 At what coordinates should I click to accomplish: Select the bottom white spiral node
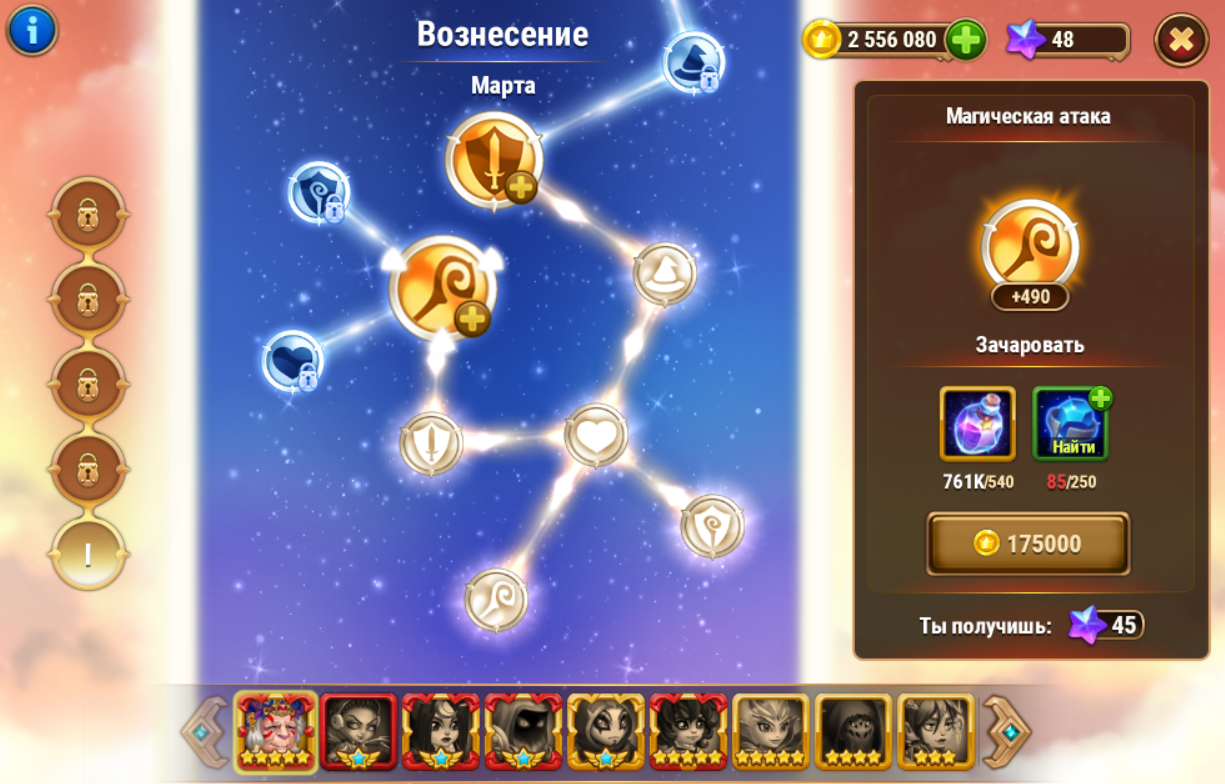[x=496, y=600]
